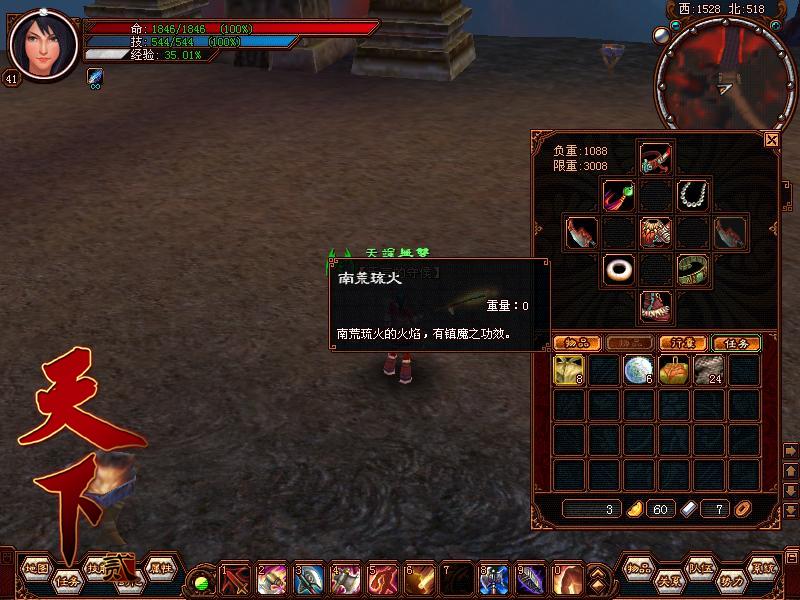Viewport: 800px width, 600px height.
Task: Pick the grey cloth stack of 24
Action: (708, 371)
